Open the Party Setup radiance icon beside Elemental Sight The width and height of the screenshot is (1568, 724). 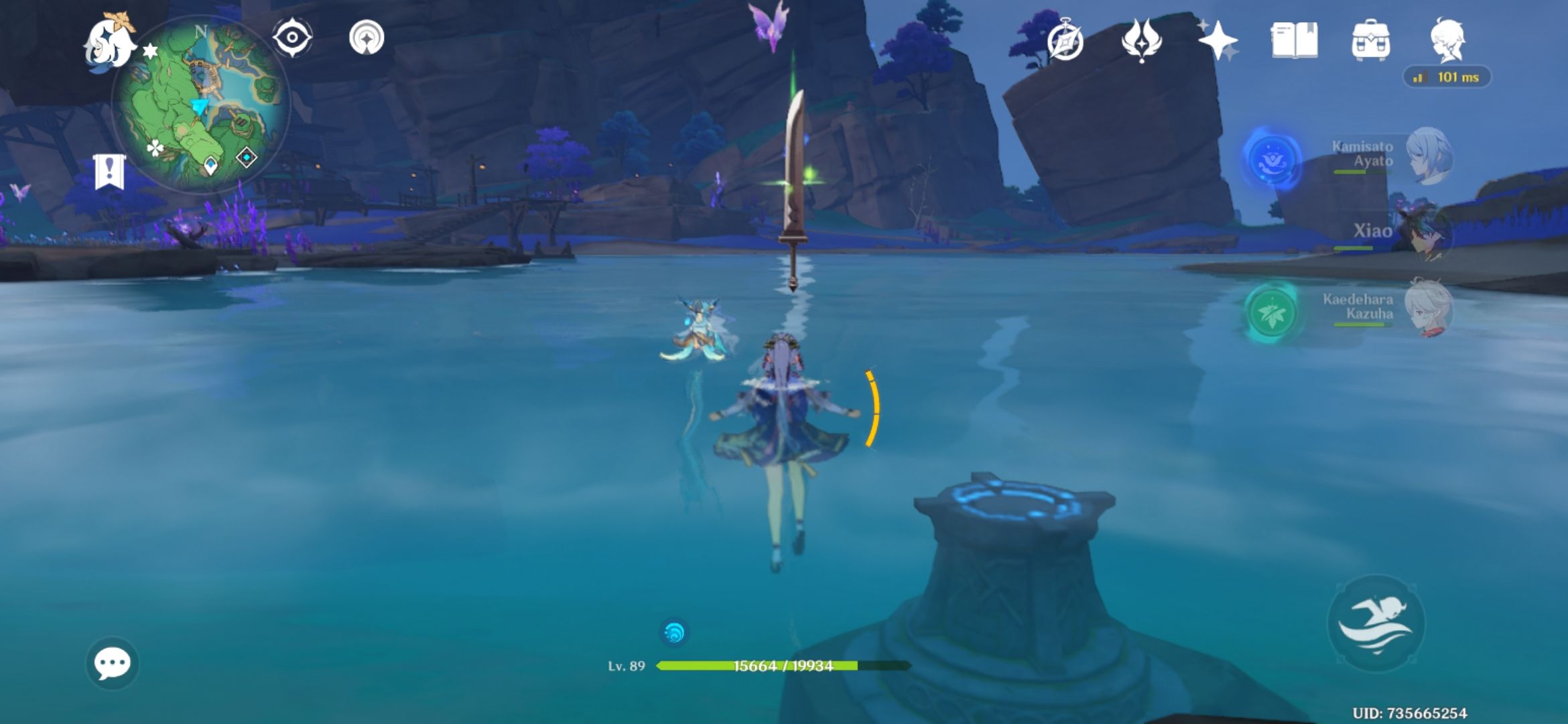coord(366,39)
